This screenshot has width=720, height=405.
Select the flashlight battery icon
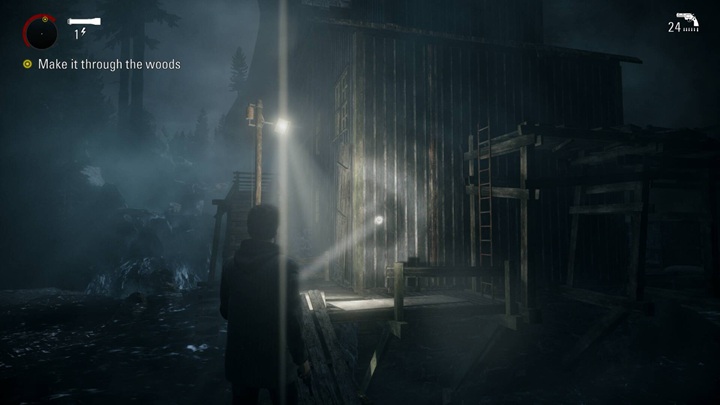(83, 21)
